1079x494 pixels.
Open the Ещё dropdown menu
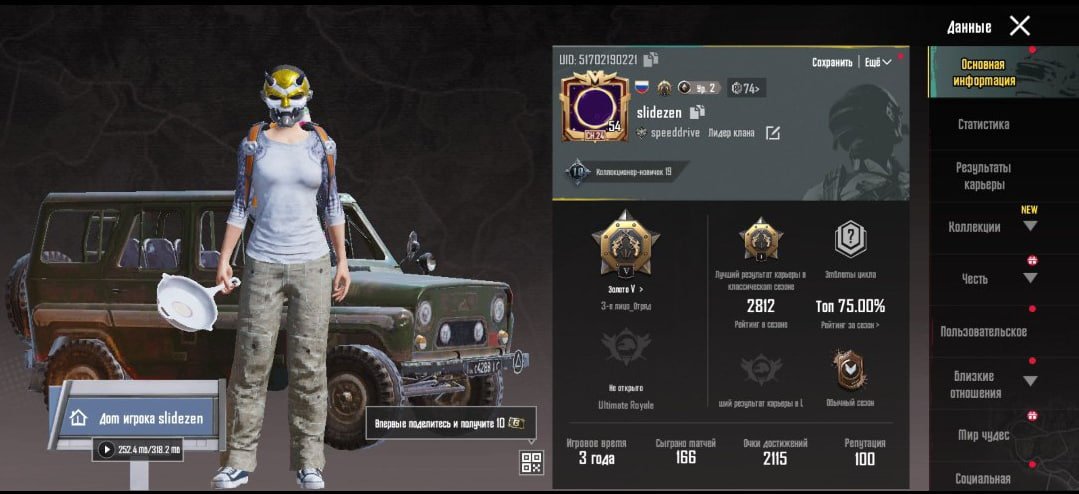tap(876, 62)
